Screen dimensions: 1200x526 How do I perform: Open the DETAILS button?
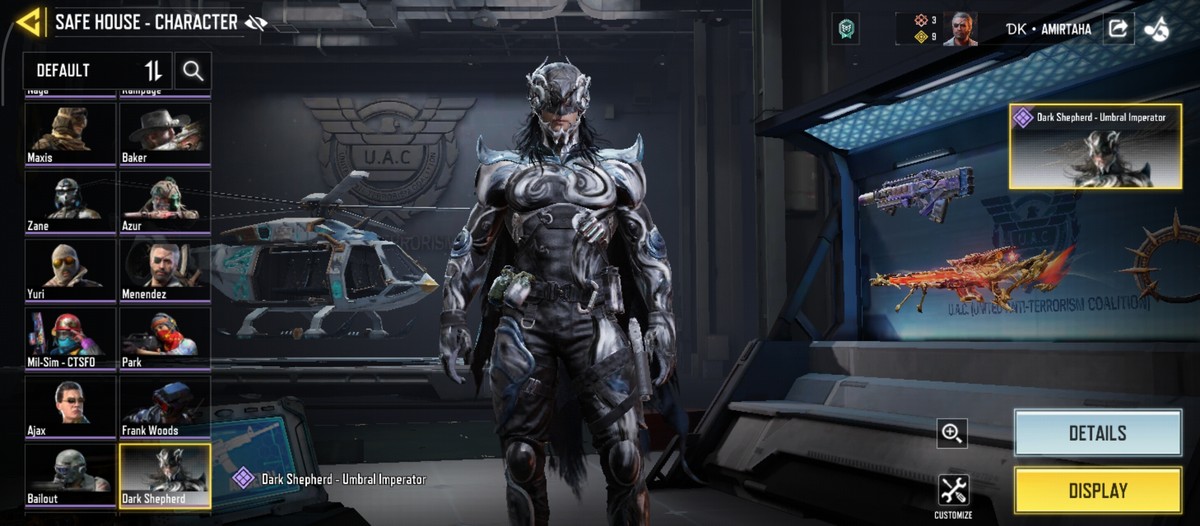pos(1097,433)
